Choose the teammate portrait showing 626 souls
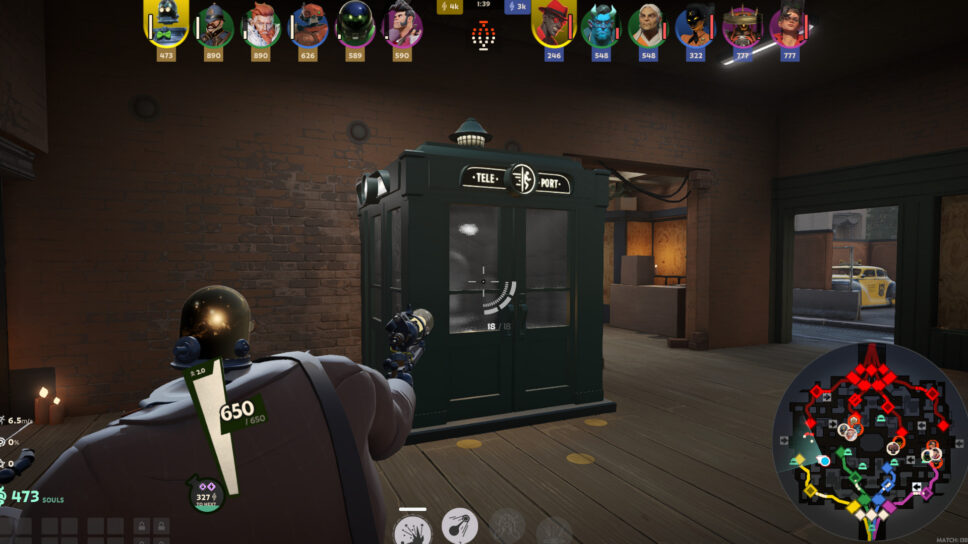 [309, 26]
